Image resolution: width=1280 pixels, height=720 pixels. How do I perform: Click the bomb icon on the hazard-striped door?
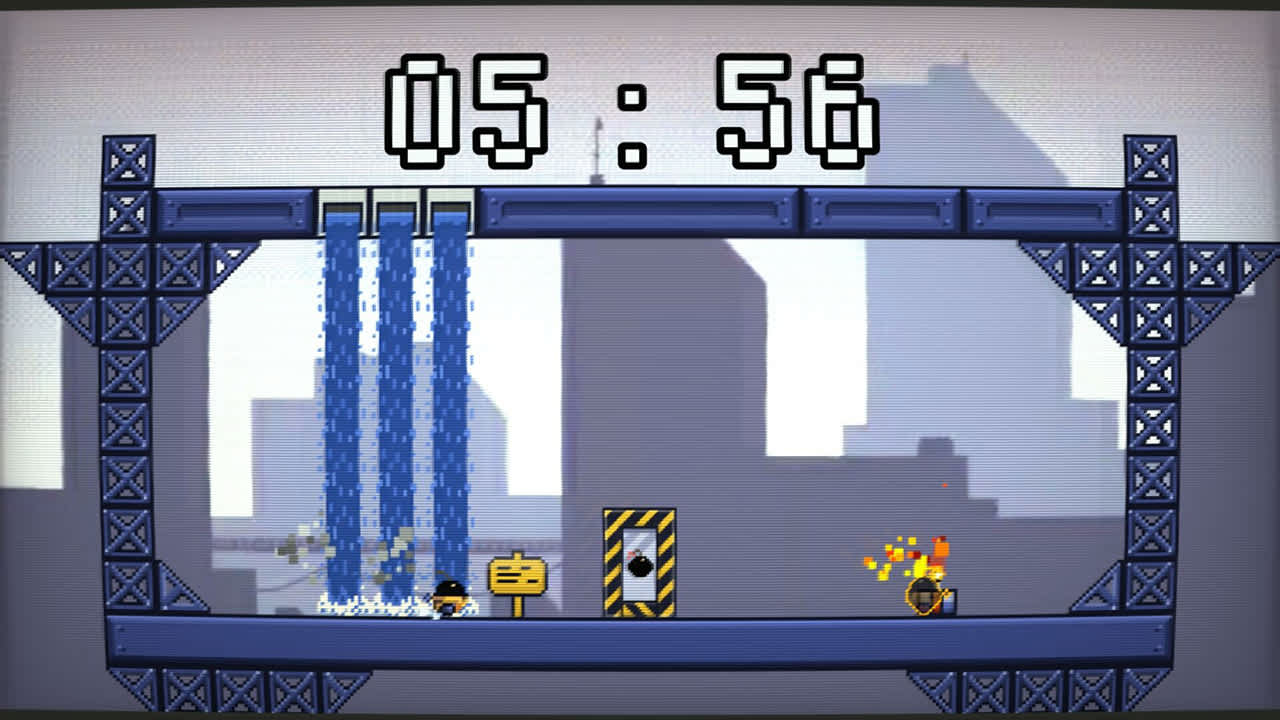(x=639, y=566)
